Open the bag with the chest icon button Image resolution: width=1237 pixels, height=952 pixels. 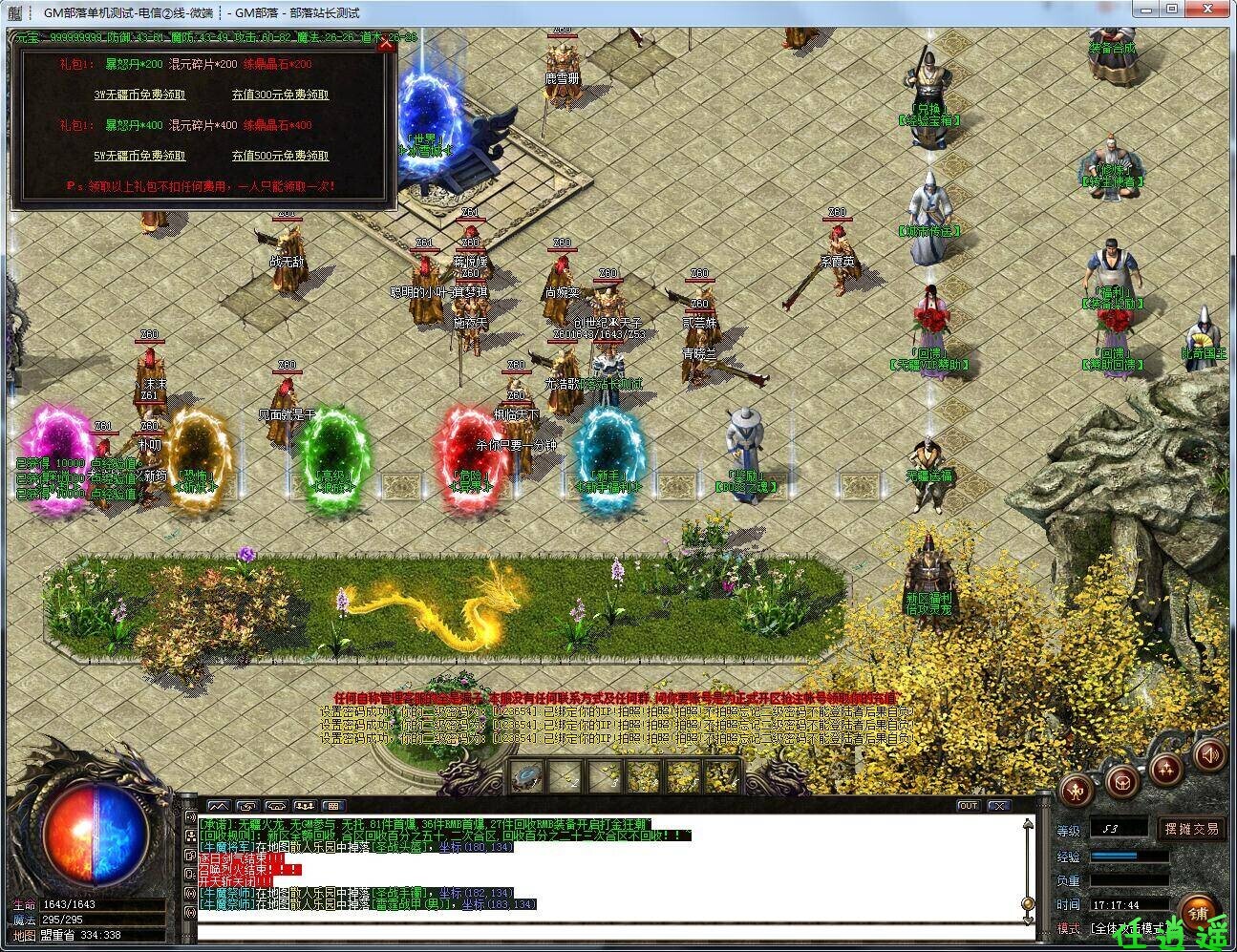coord(1123,781)
